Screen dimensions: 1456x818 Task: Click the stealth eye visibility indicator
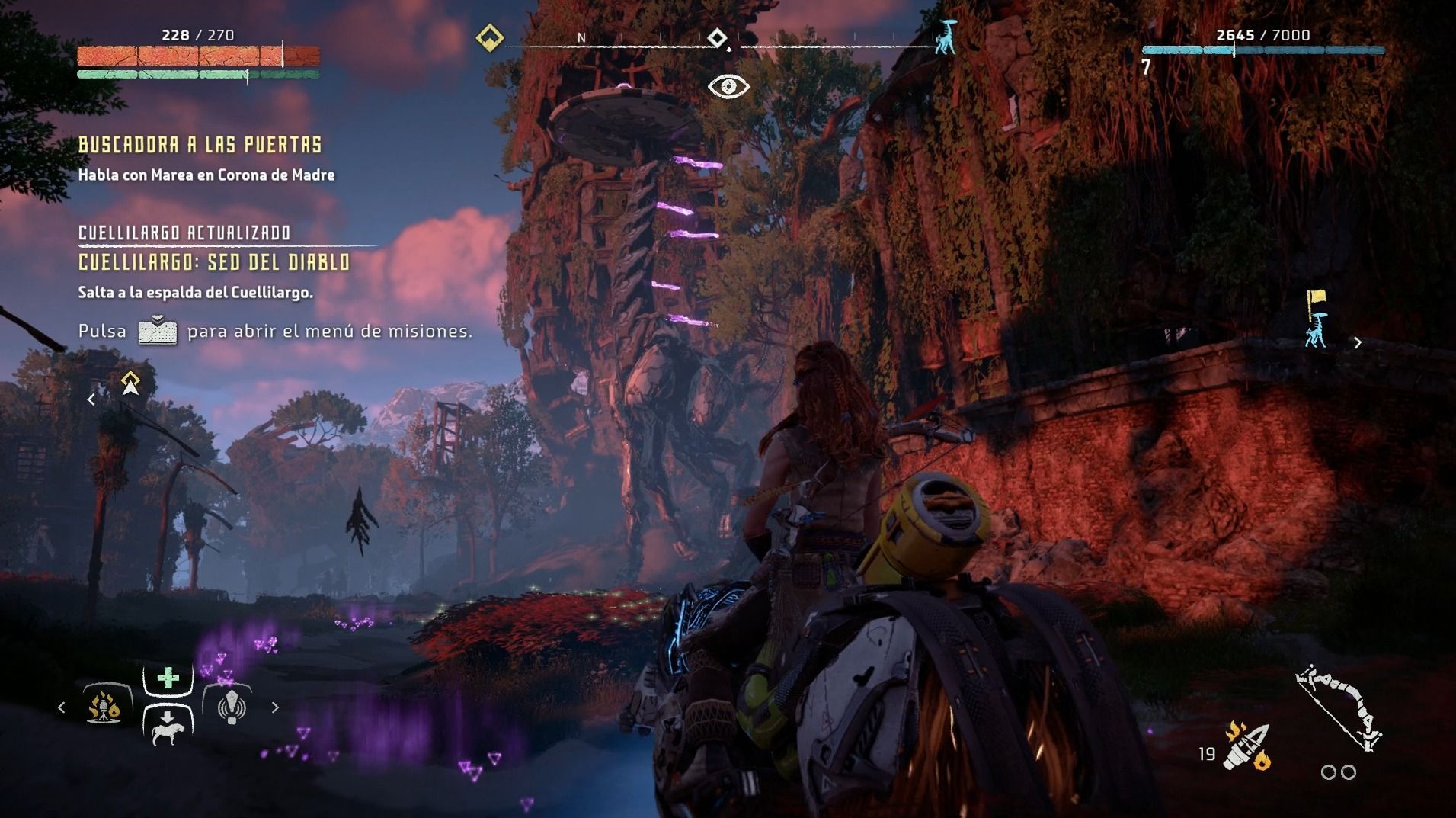click(x=728, y=86)
